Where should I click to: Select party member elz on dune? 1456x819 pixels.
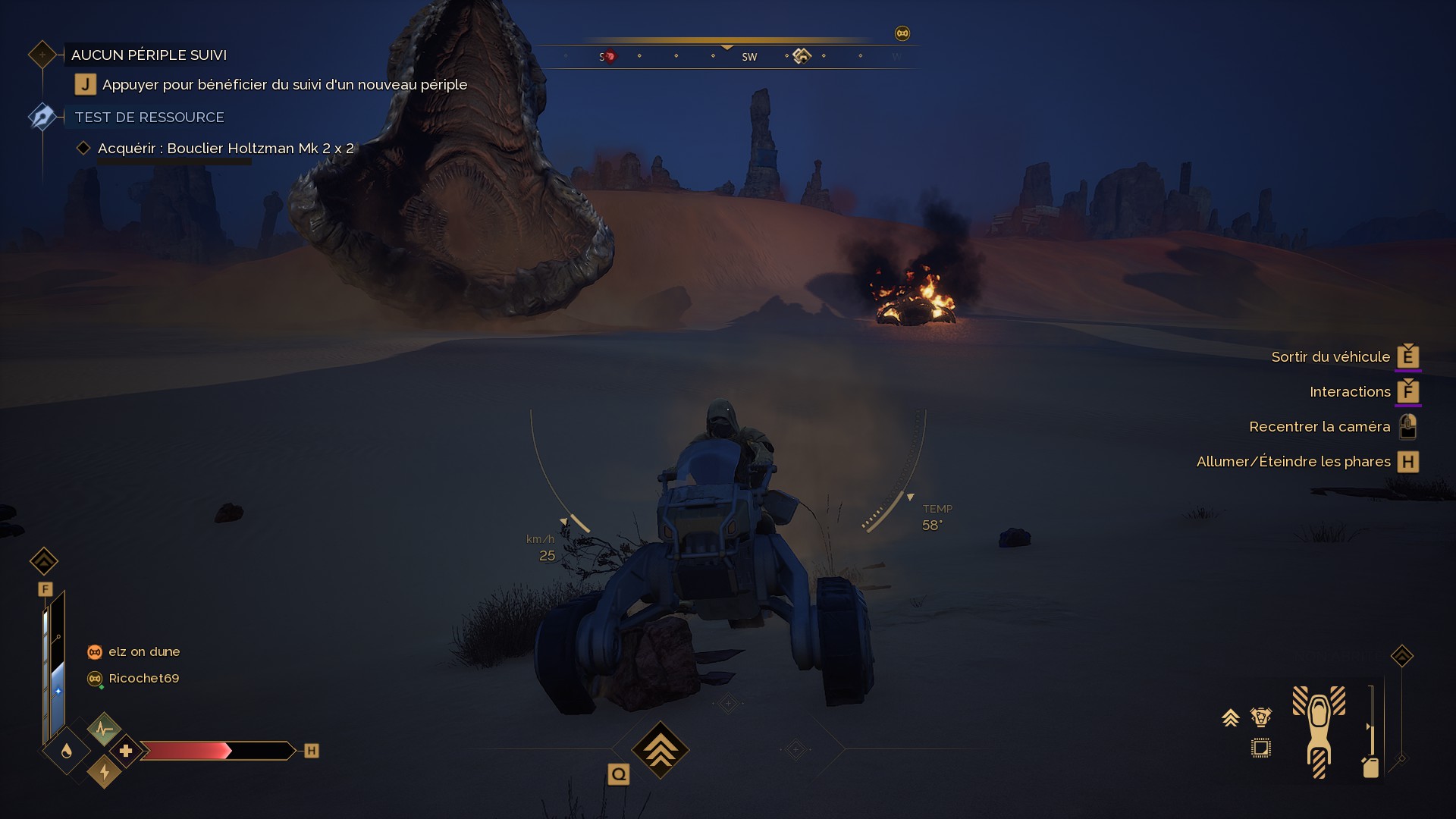[x=143, y=652]
